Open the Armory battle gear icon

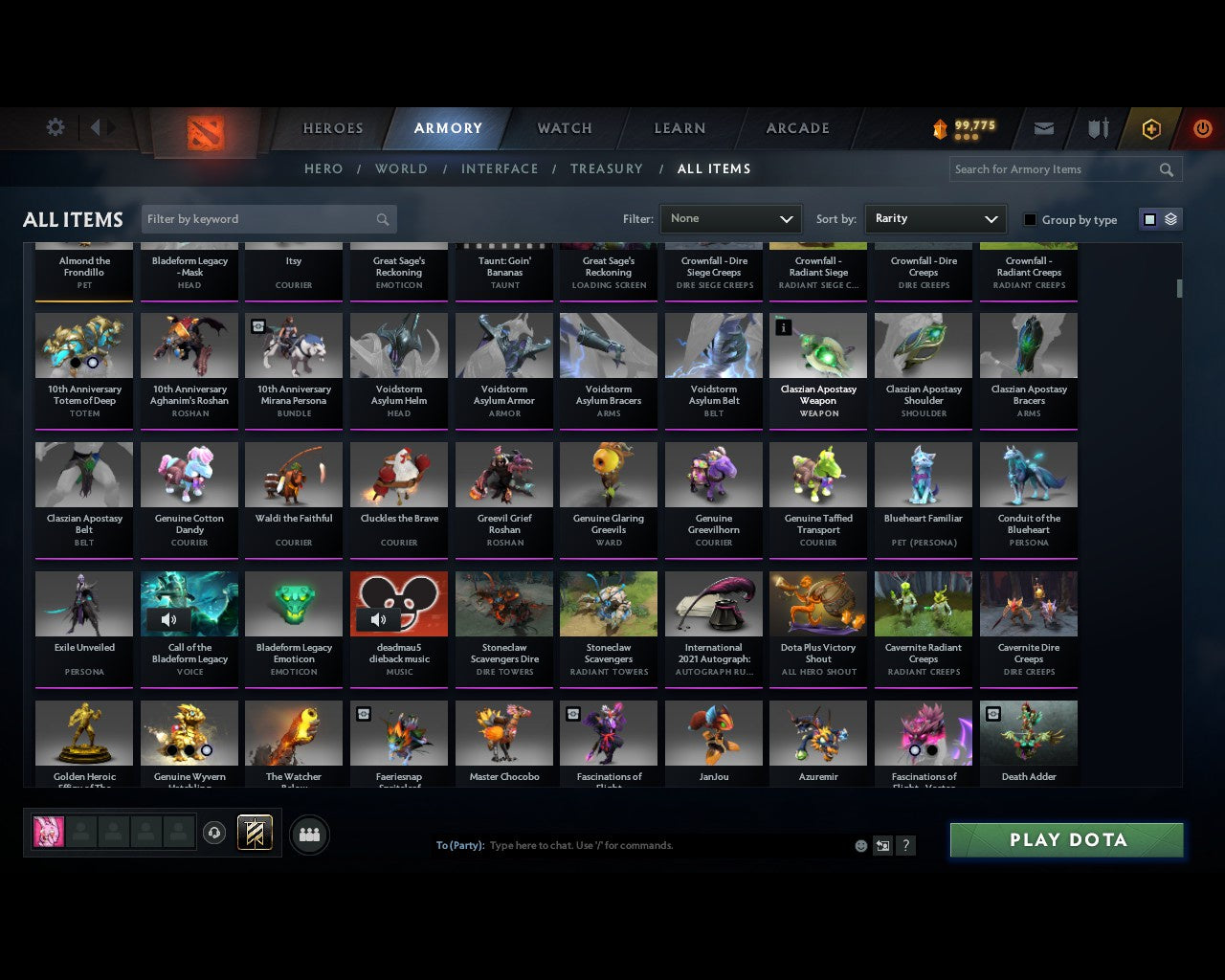[x=1097, y=128]
